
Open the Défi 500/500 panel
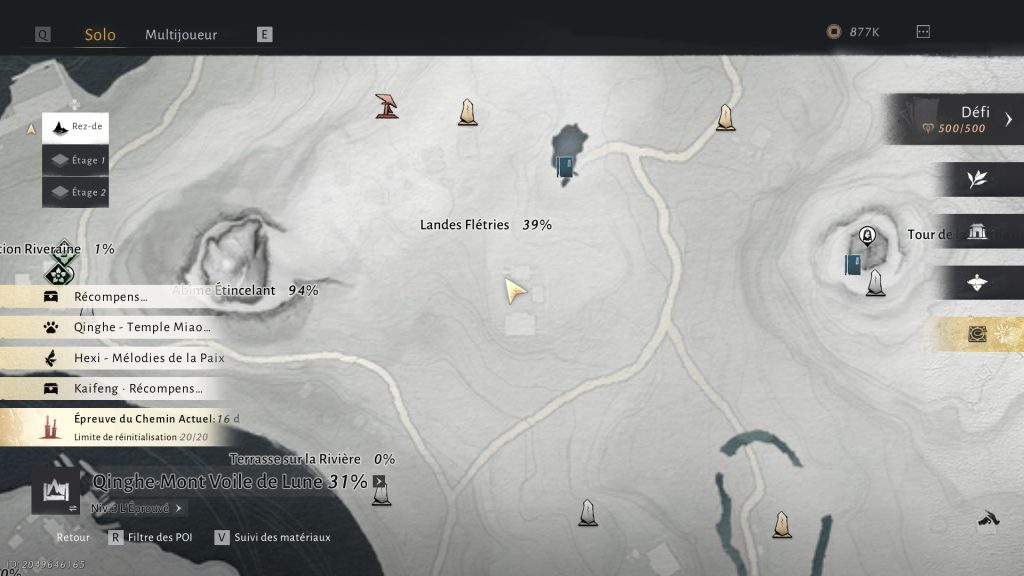[957, 120]
